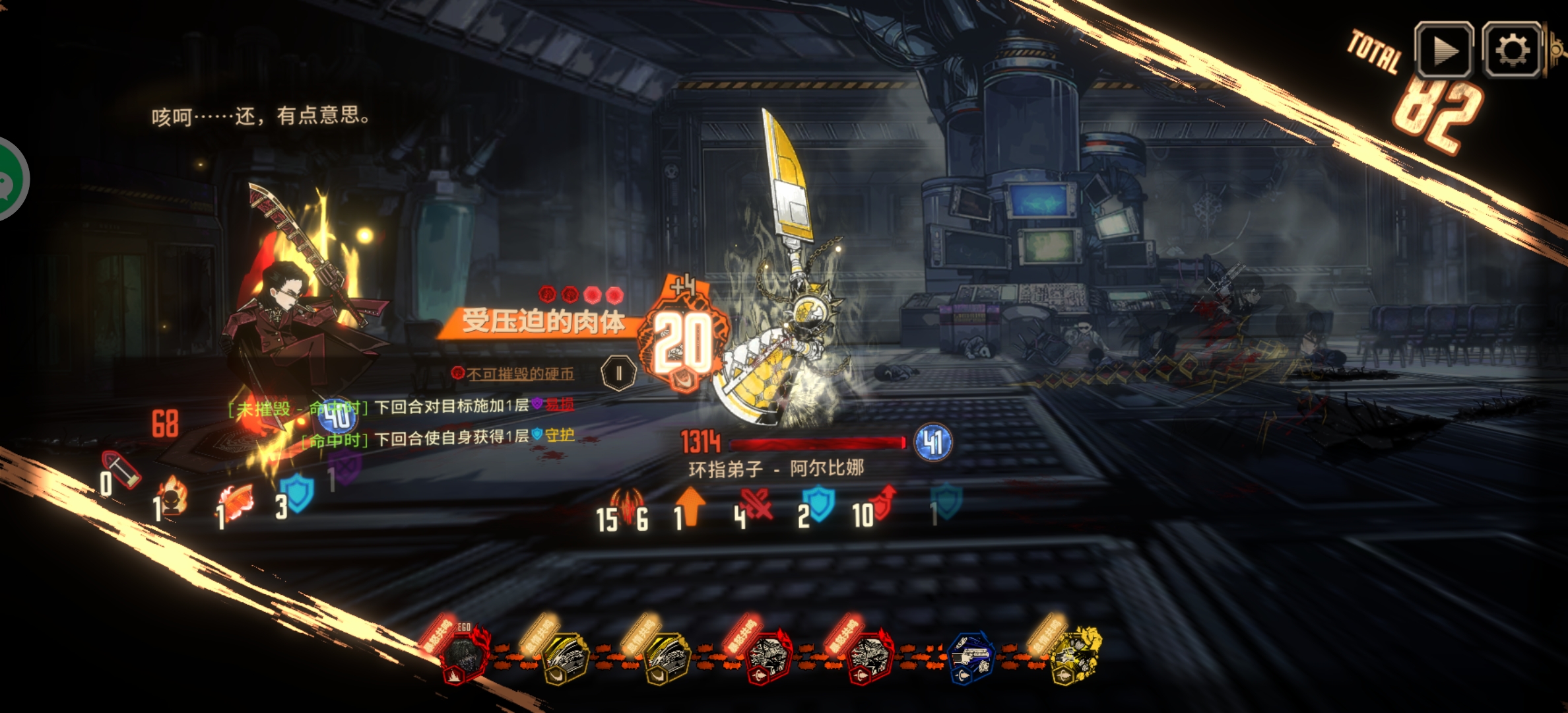Open the gear settings menu

click(x=1512, y=50)
